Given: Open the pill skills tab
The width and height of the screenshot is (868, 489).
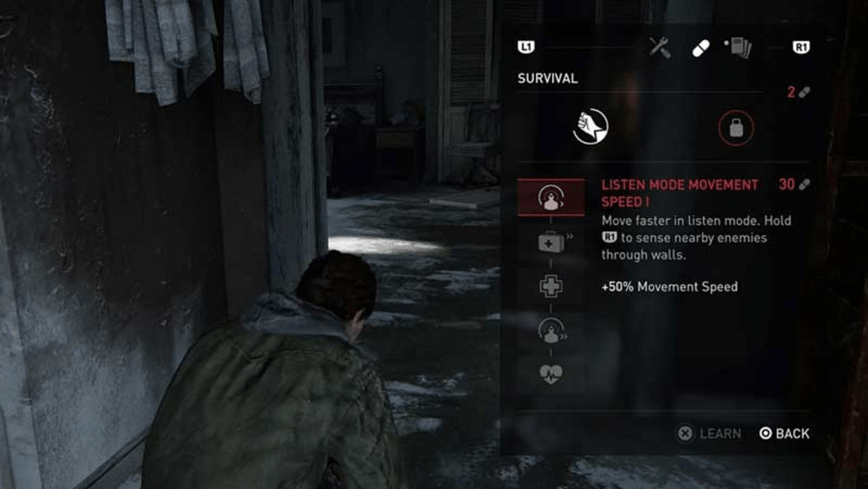Looking at the screenshot, I should pyautogui.click(x=701, y=48).
